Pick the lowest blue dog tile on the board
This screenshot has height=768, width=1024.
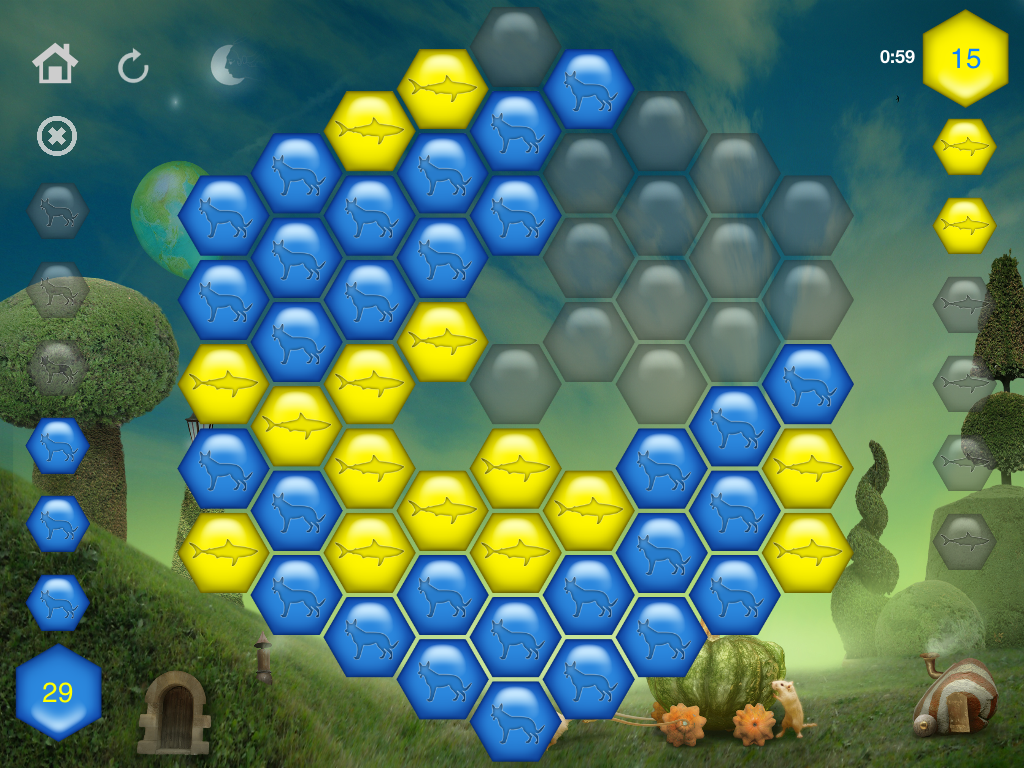[515, 720]
